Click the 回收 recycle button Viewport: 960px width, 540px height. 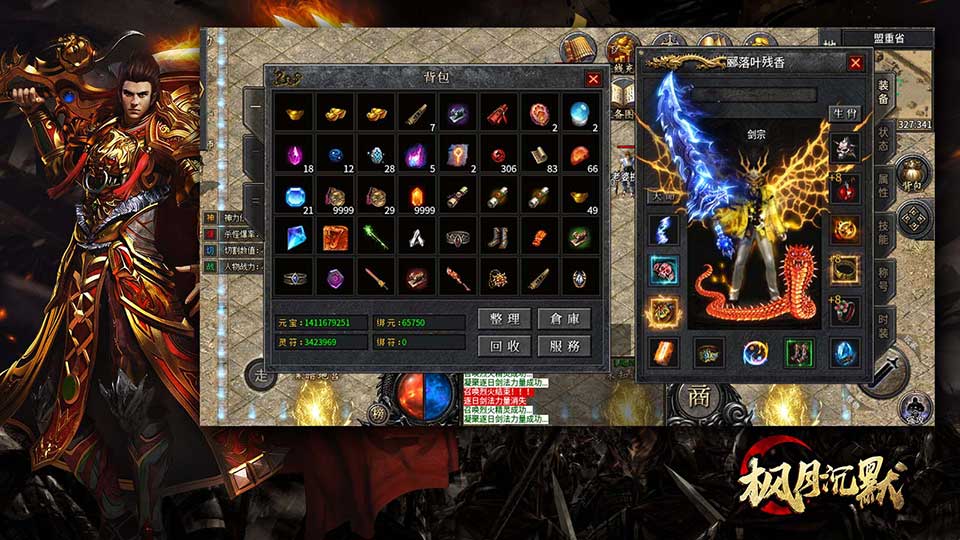point(504,346)
